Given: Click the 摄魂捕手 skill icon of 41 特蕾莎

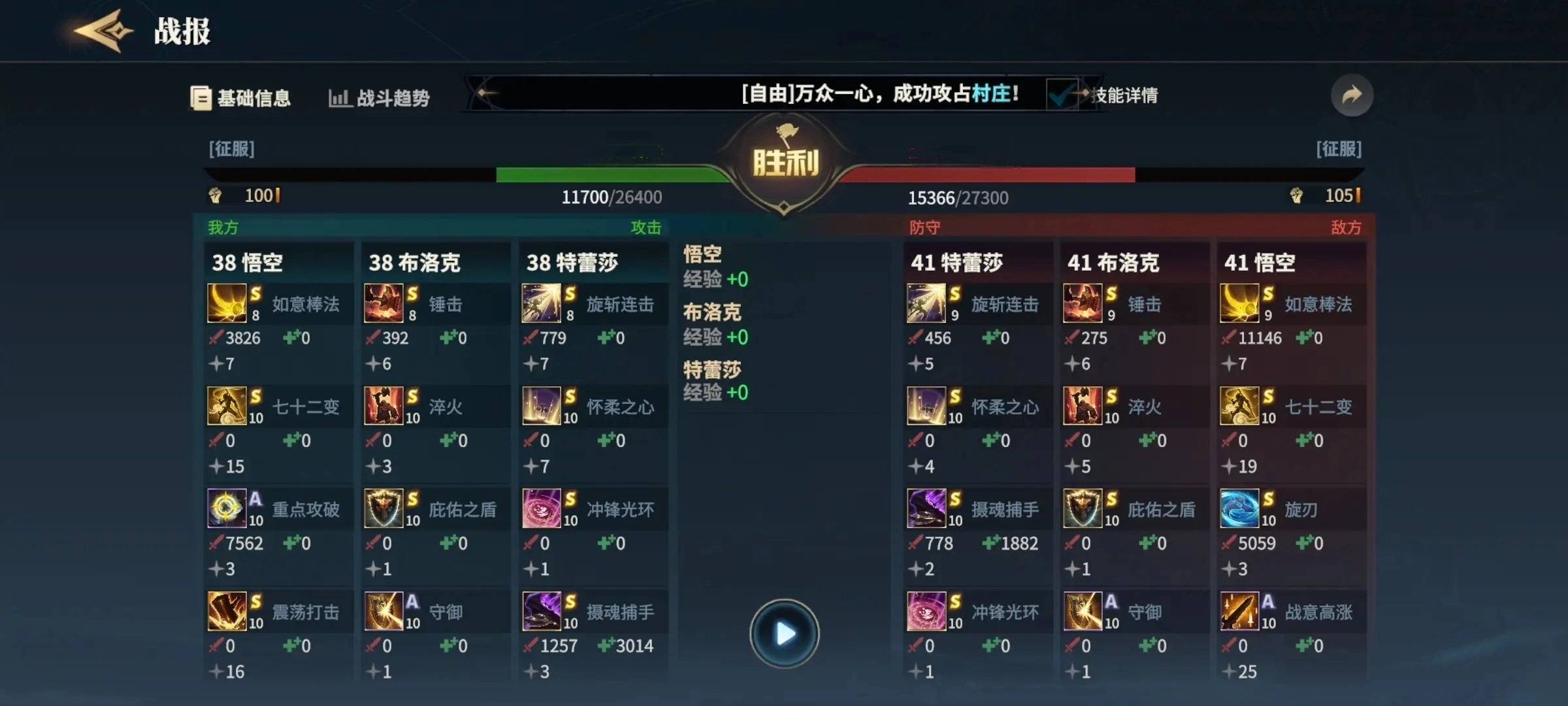Looking at the screenshot, I should click(928, 509).
